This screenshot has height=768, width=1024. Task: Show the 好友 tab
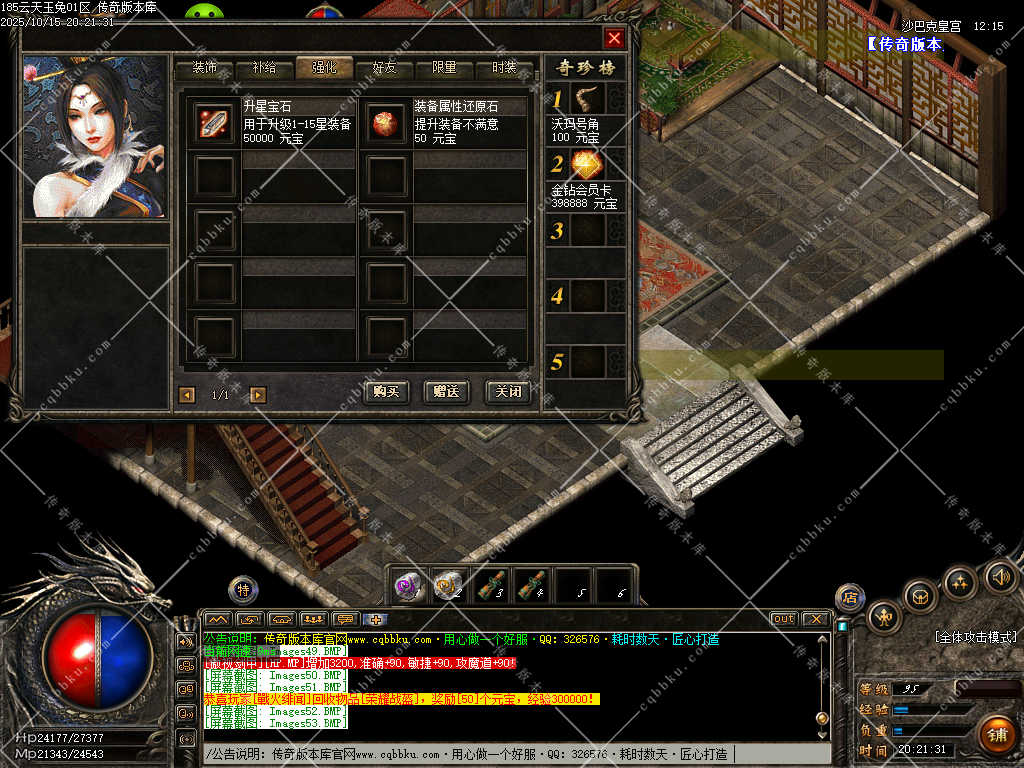click(384, 68)
